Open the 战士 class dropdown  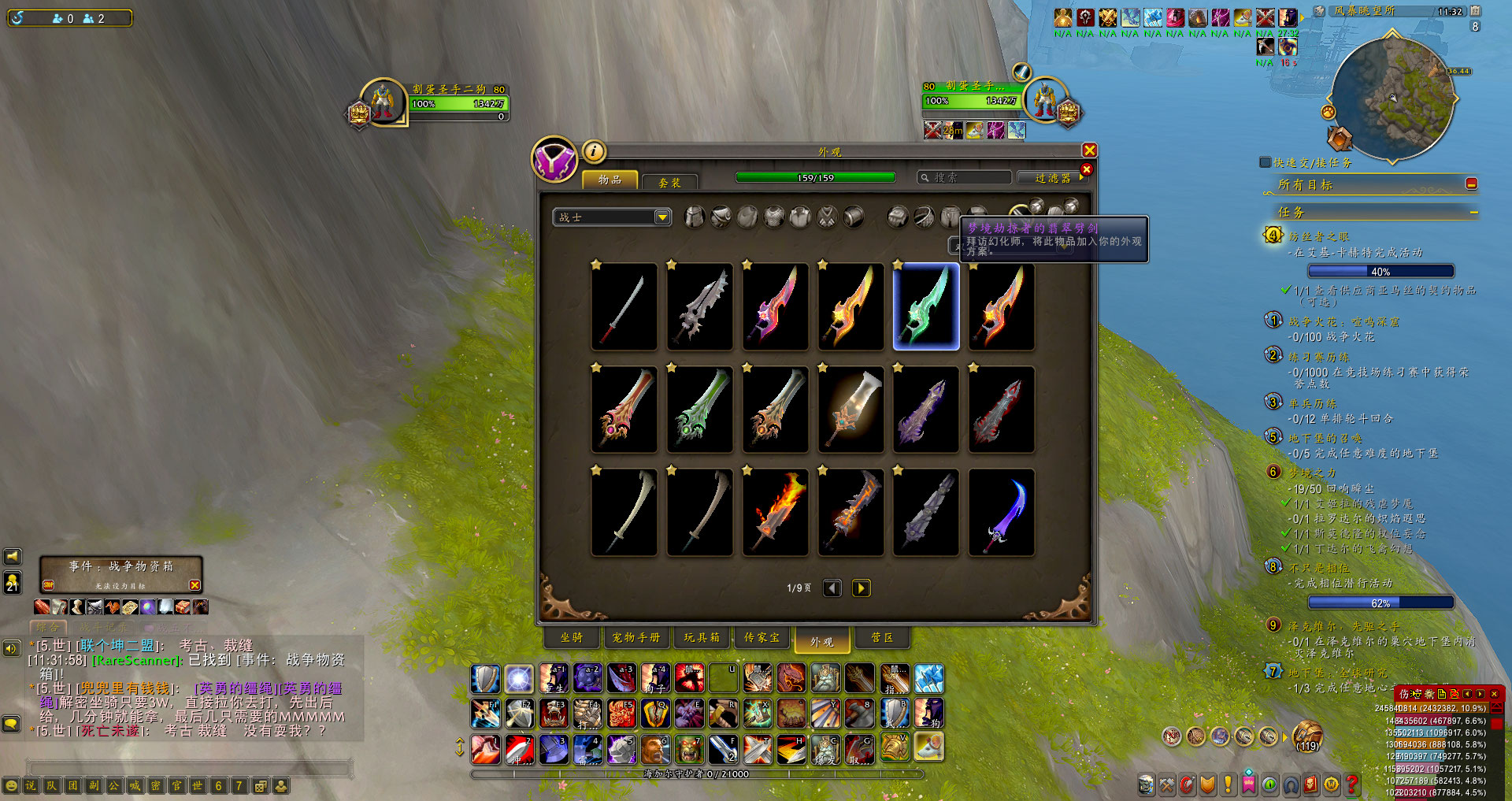[x=661, y=217]
